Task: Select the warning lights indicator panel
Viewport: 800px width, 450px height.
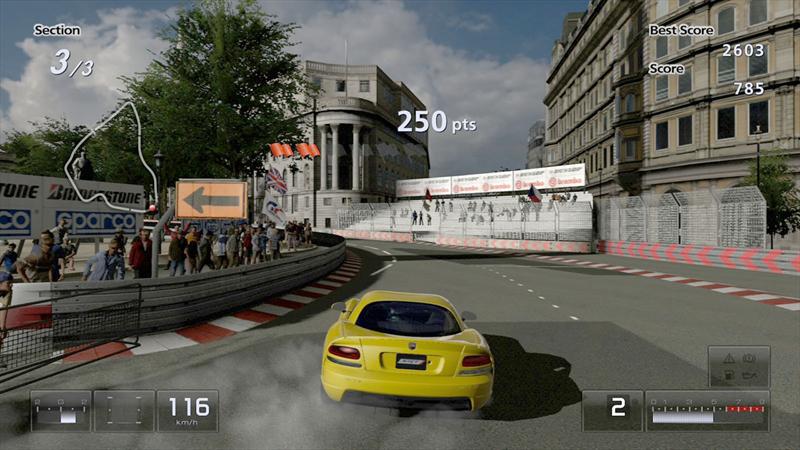Action: coord(739,366)
